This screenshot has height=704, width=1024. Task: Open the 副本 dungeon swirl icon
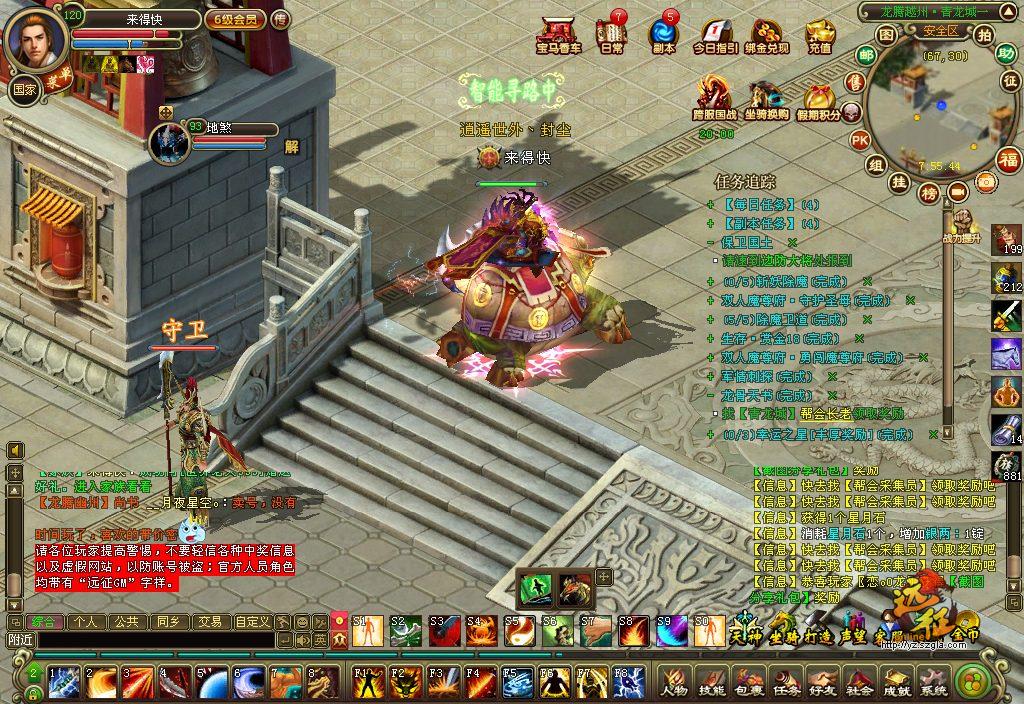tap(663, 36)
